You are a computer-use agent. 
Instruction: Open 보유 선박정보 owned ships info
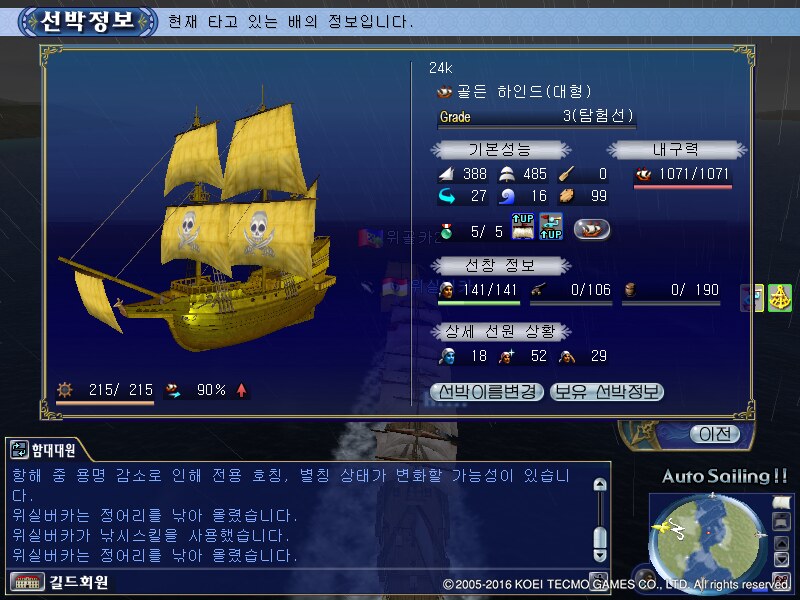(x=607, y=392)
